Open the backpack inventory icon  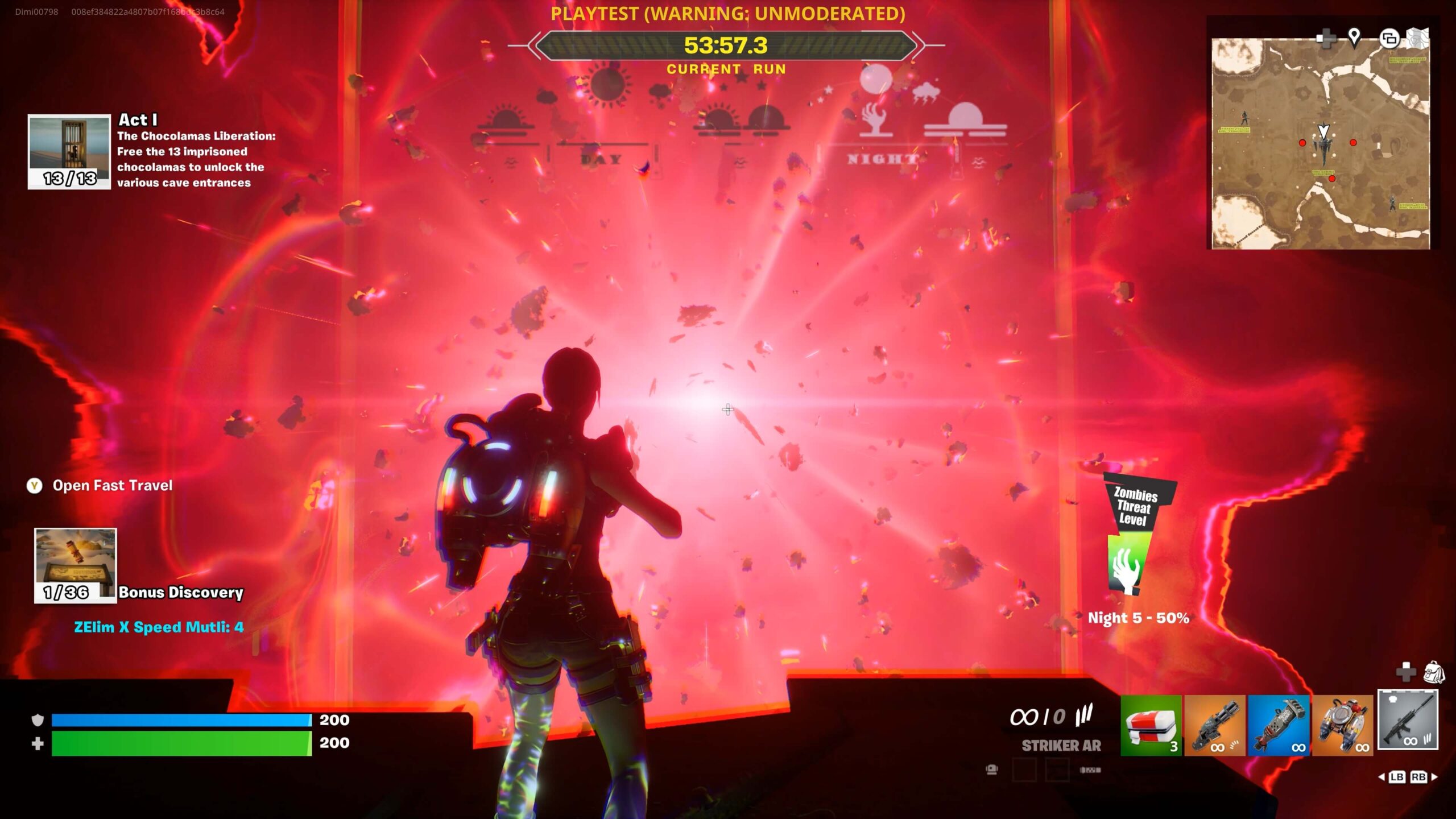(x=1433, y=672)
